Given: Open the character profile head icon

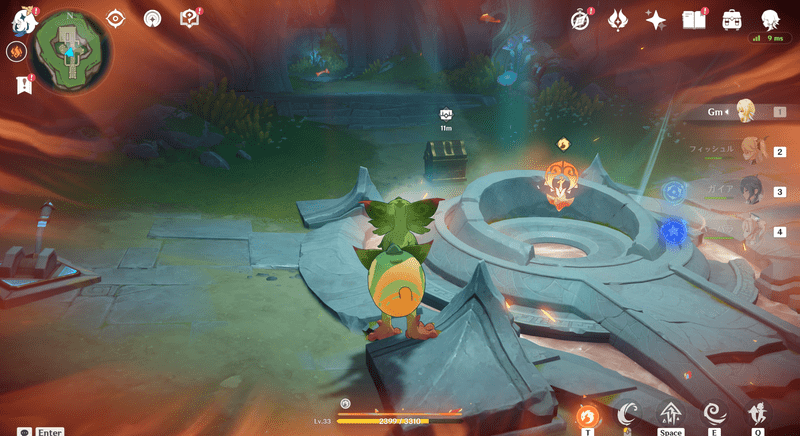Looking at the screenshot, I should (x=769, y=19).
